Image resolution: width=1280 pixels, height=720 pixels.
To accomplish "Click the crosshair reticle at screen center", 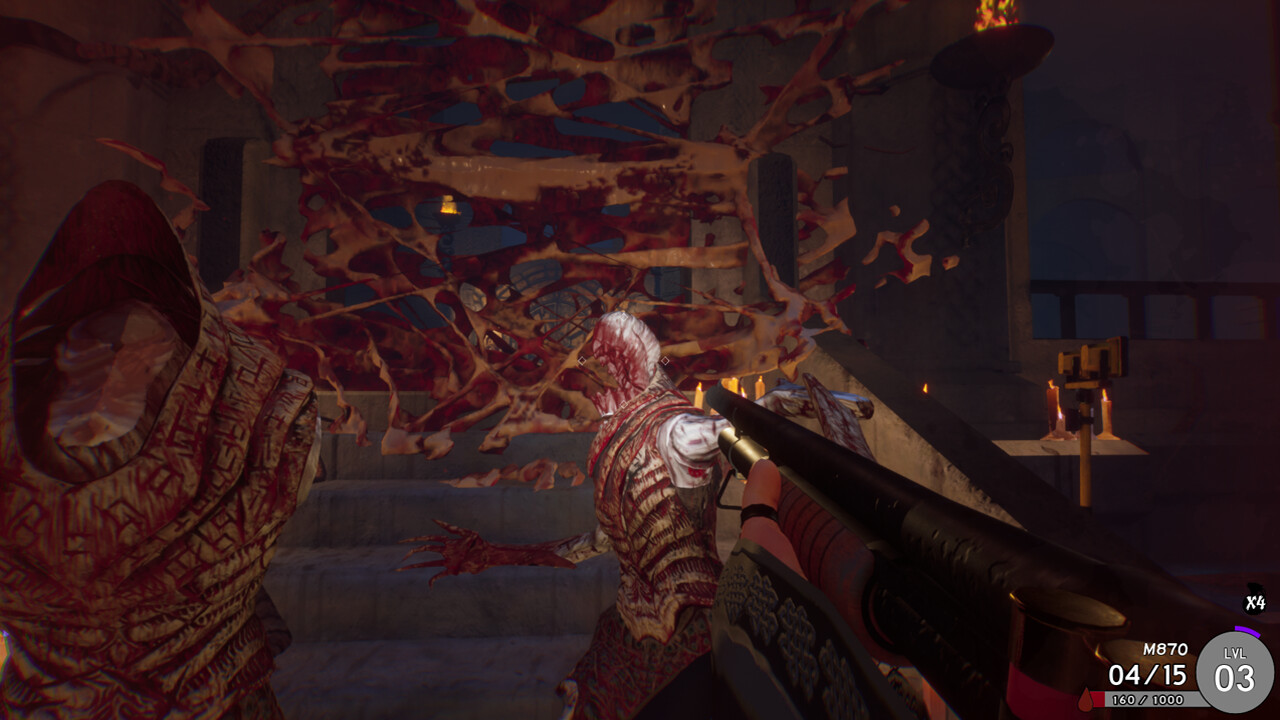I will [x=621, y=362].
